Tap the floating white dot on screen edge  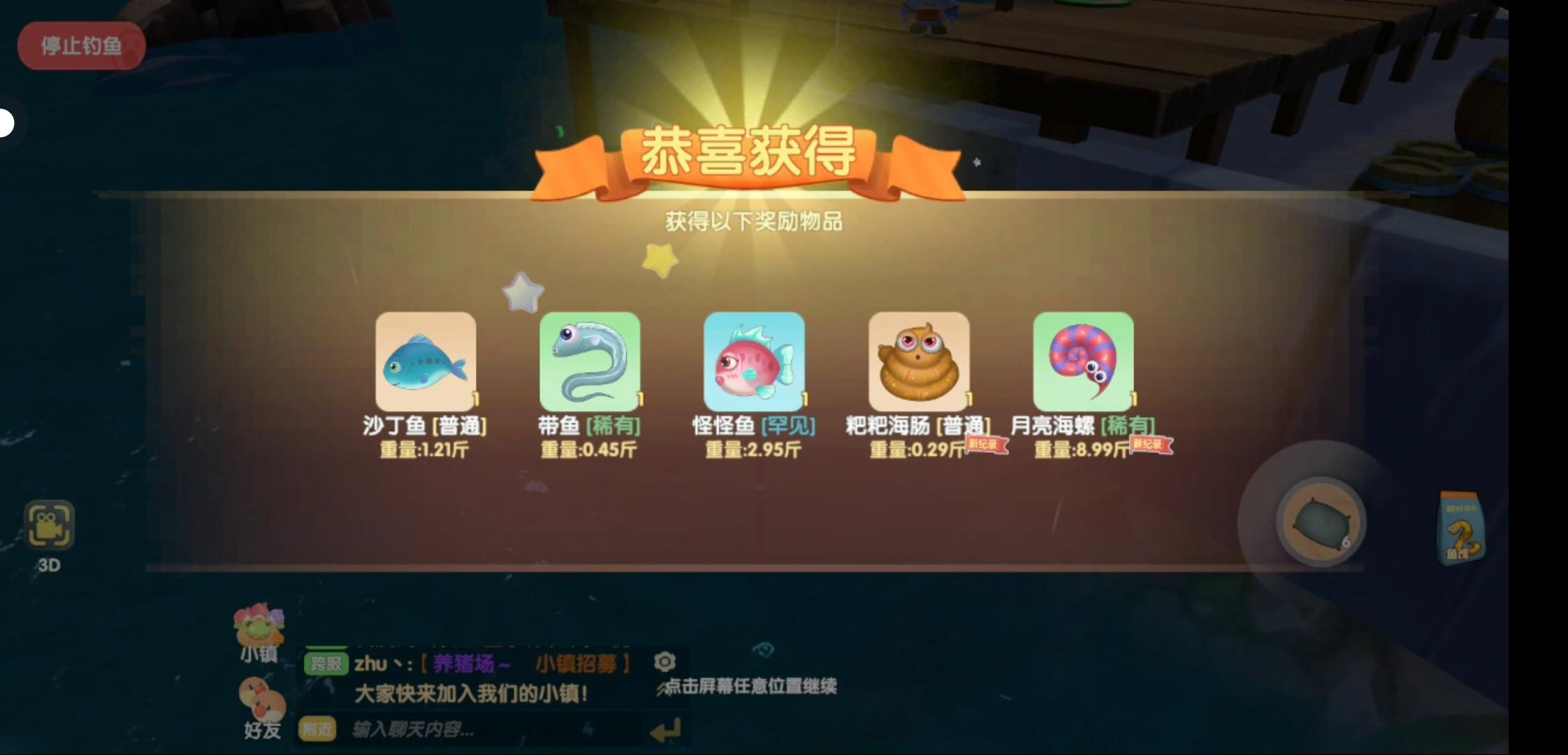click(6, 123)
